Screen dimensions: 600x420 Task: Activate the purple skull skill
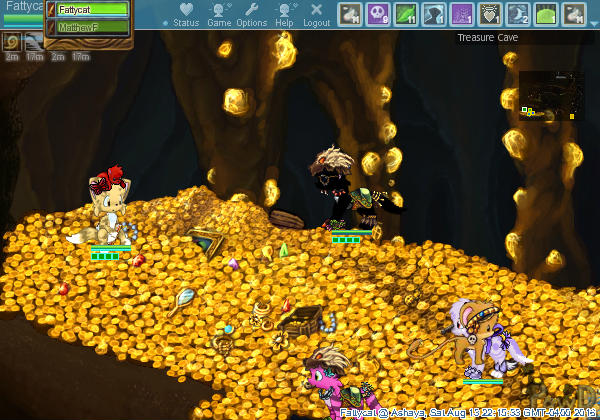click(378, 14)
